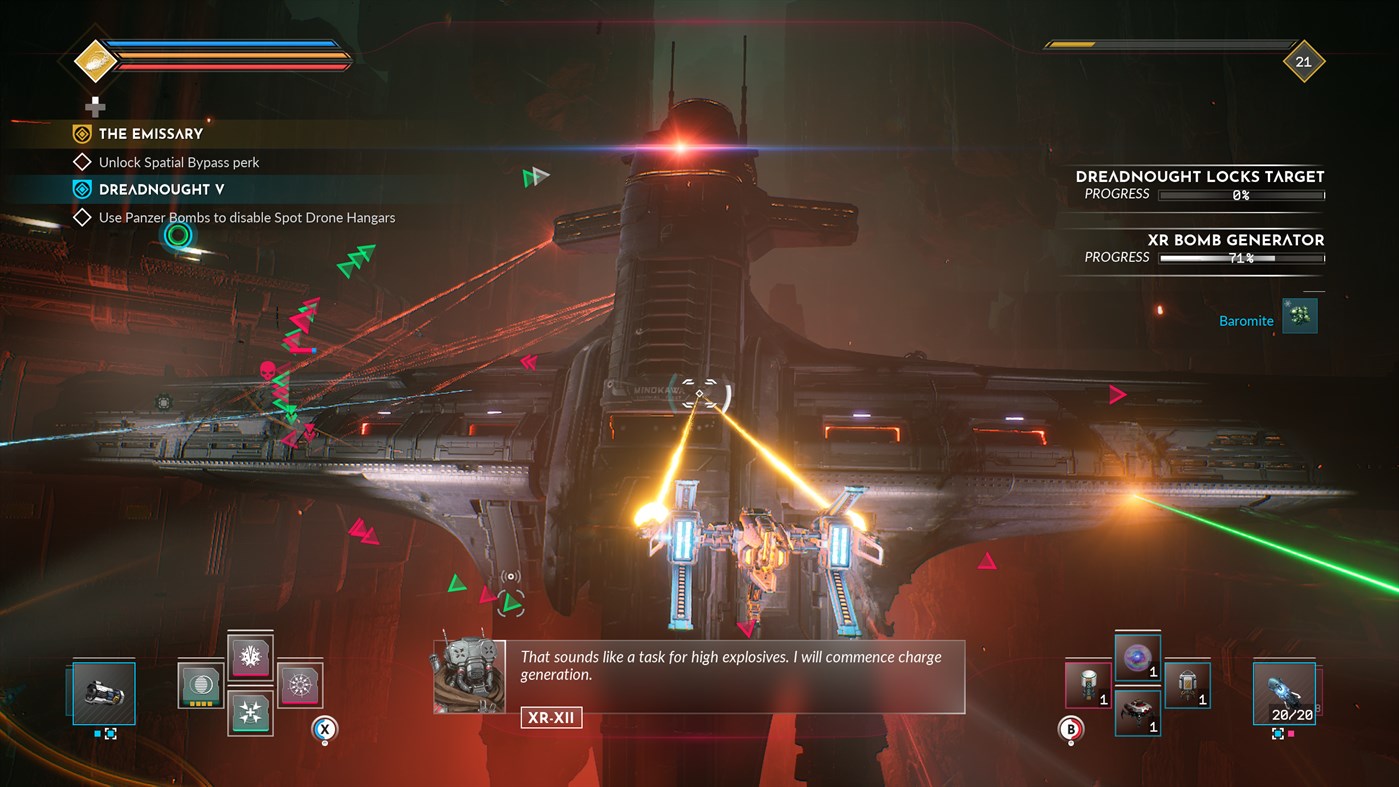Viewport: 1399px width, 787px height.
Task: Expand THE EMISSARY mission entry
Action: point(150,133)
